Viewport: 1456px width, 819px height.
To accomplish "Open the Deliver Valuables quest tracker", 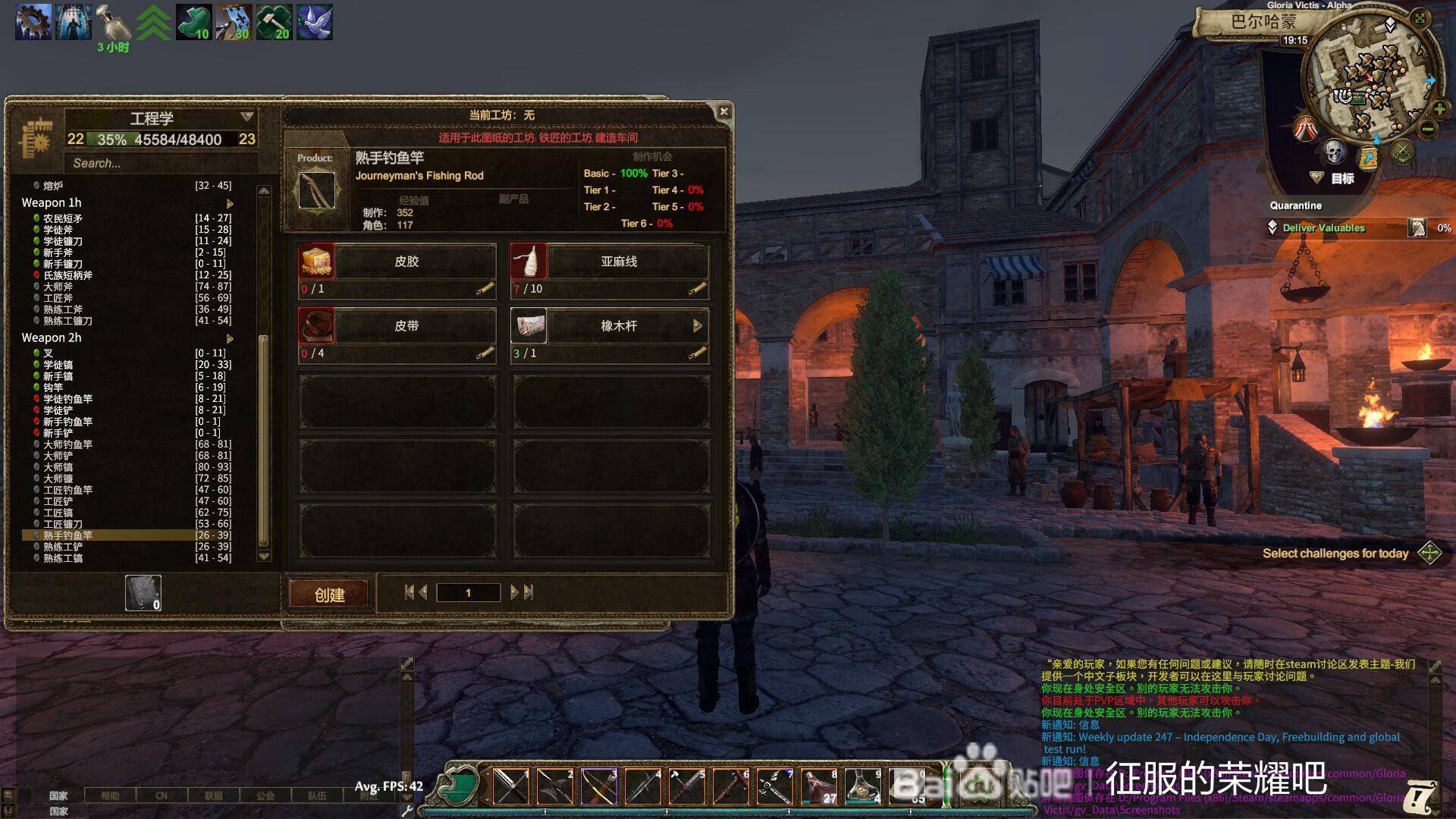I will pyautogui.click(x=1323, y=227).
